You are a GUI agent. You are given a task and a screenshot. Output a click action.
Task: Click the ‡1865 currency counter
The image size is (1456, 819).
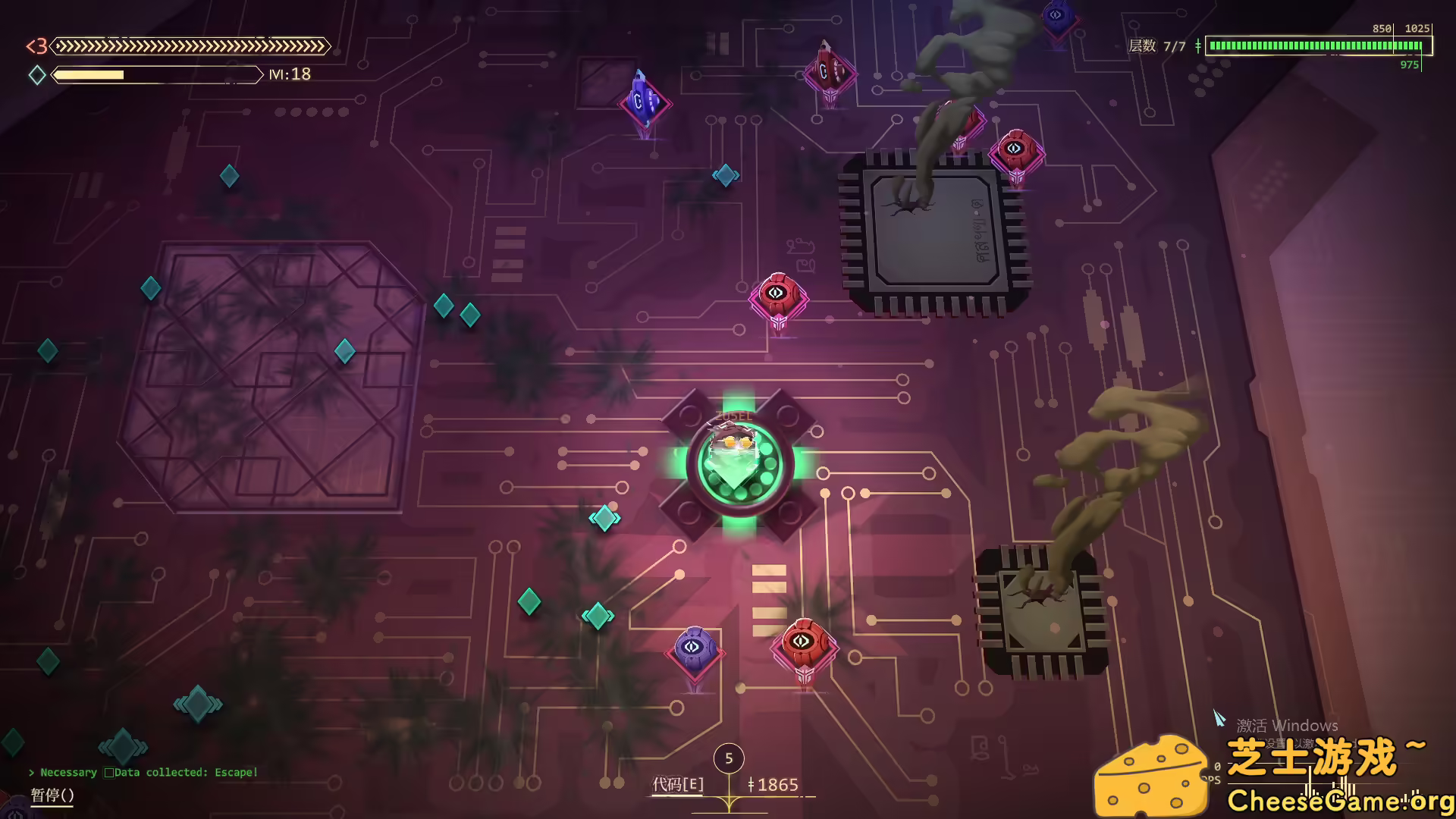click(x=775, y=786)
